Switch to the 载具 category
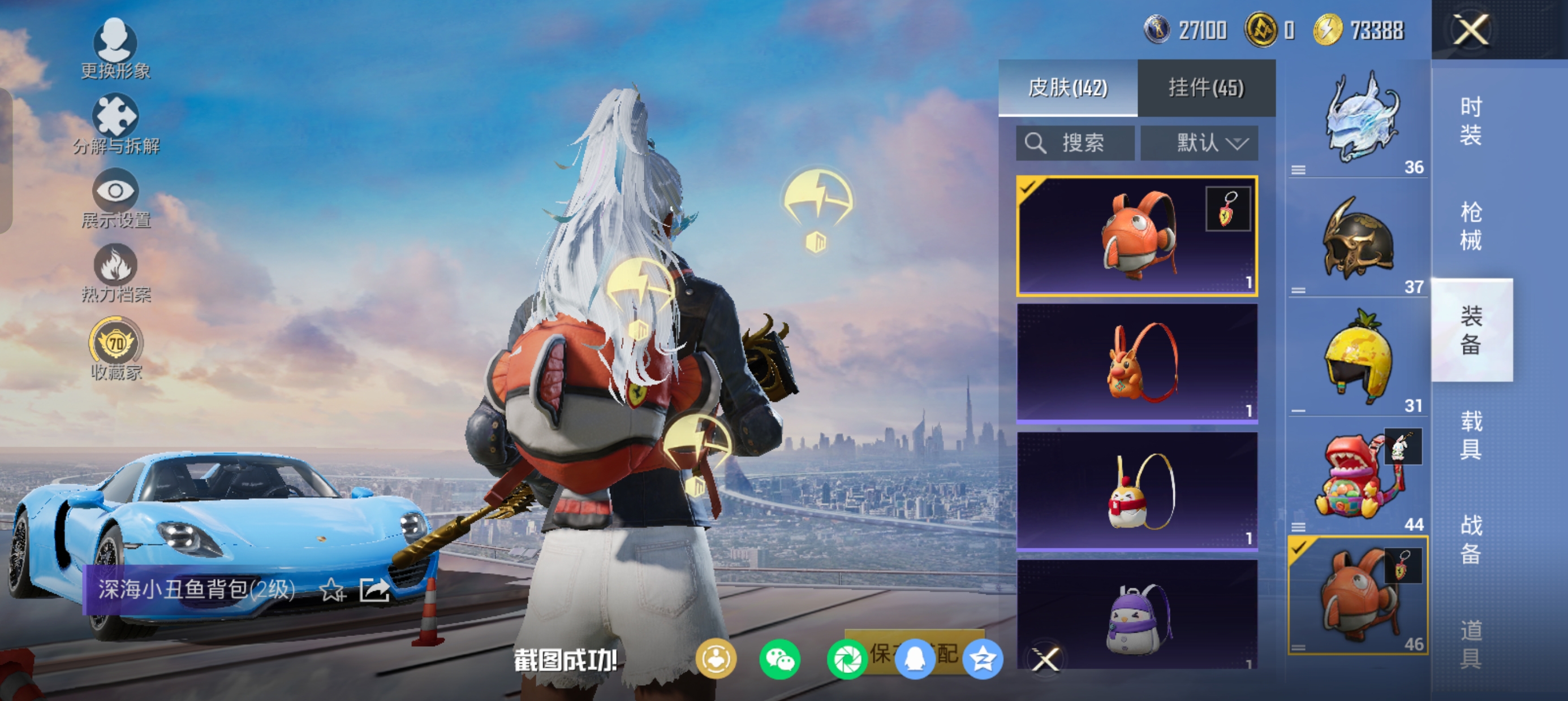 click(1471, 435)
